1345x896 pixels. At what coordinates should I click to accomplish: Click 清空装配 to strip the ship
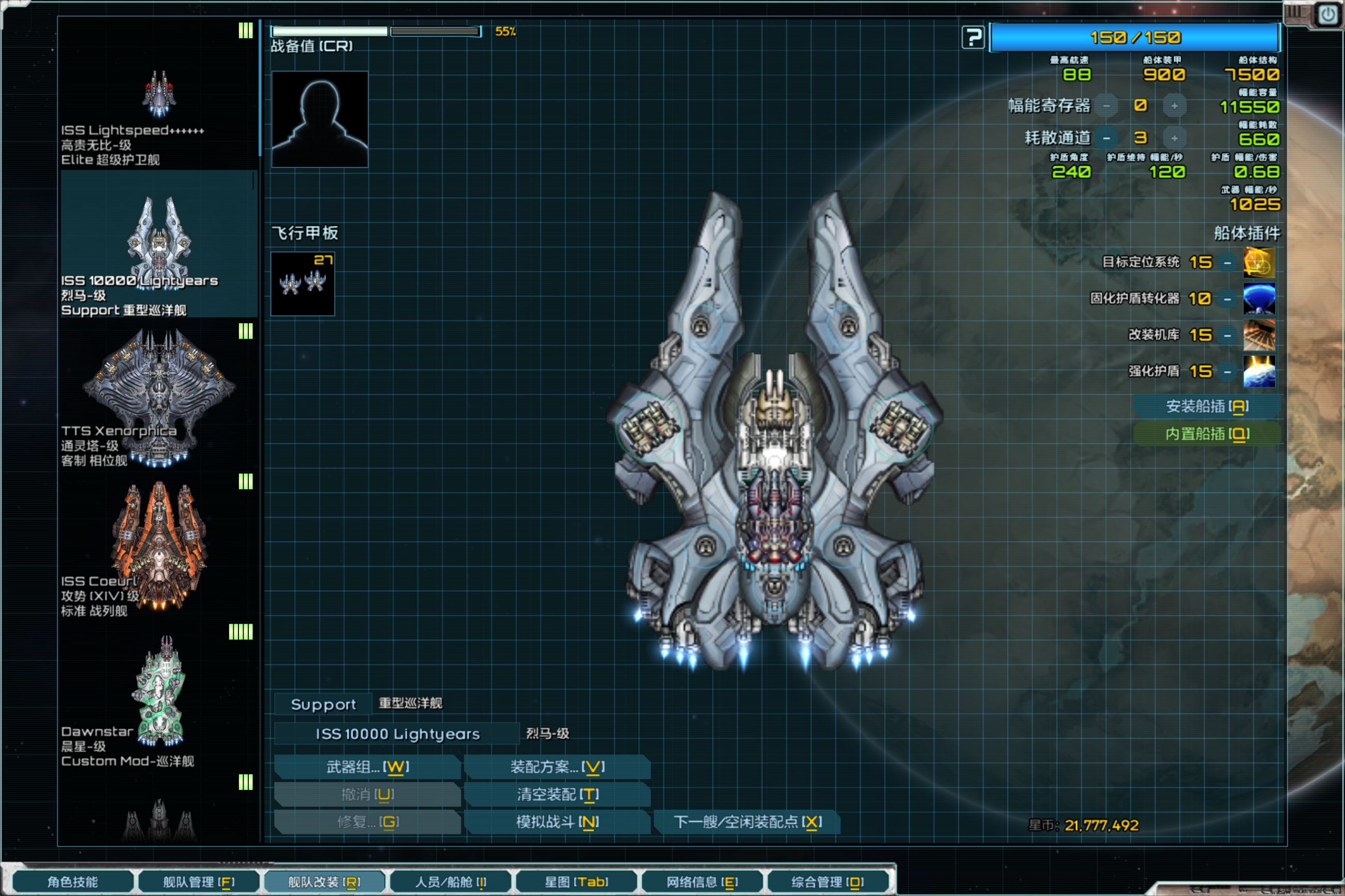[557, 794]
